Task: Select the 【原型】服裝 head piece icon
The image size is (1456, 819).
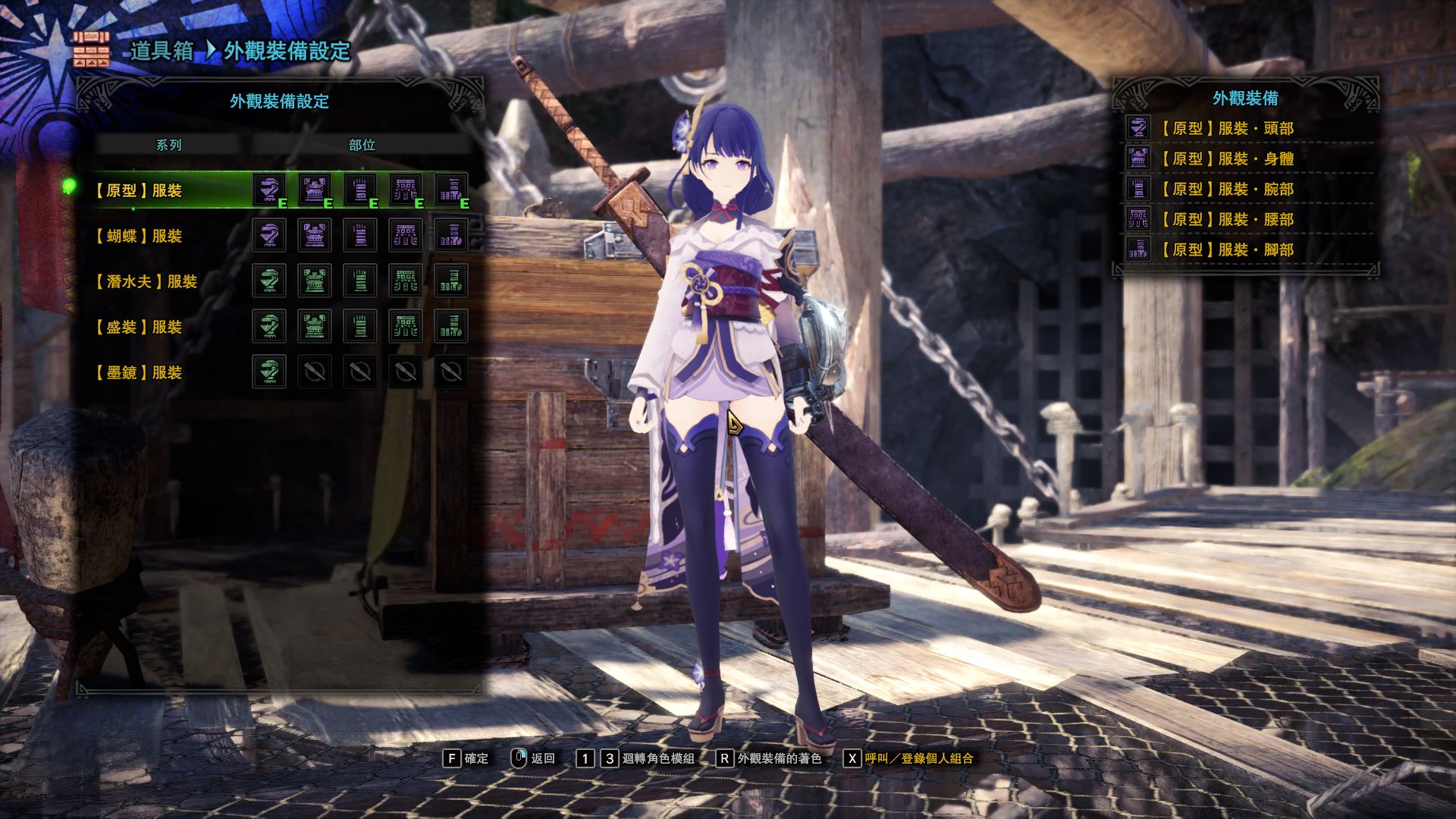Action: coord(268,190)
